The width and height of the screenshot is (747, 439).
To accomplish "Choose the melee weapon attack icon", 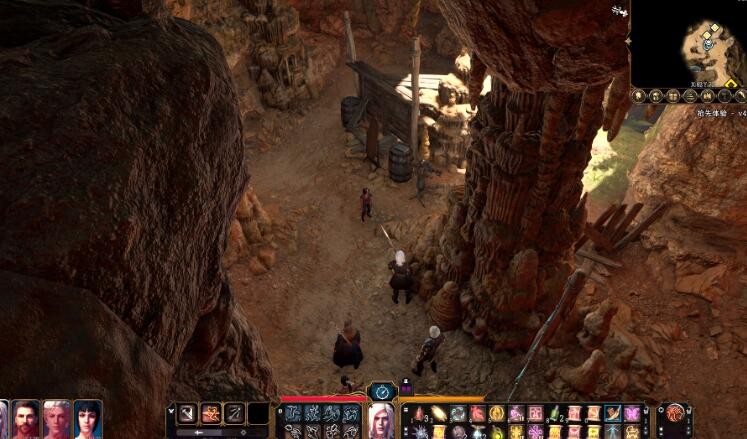I will tap(187, 413).
